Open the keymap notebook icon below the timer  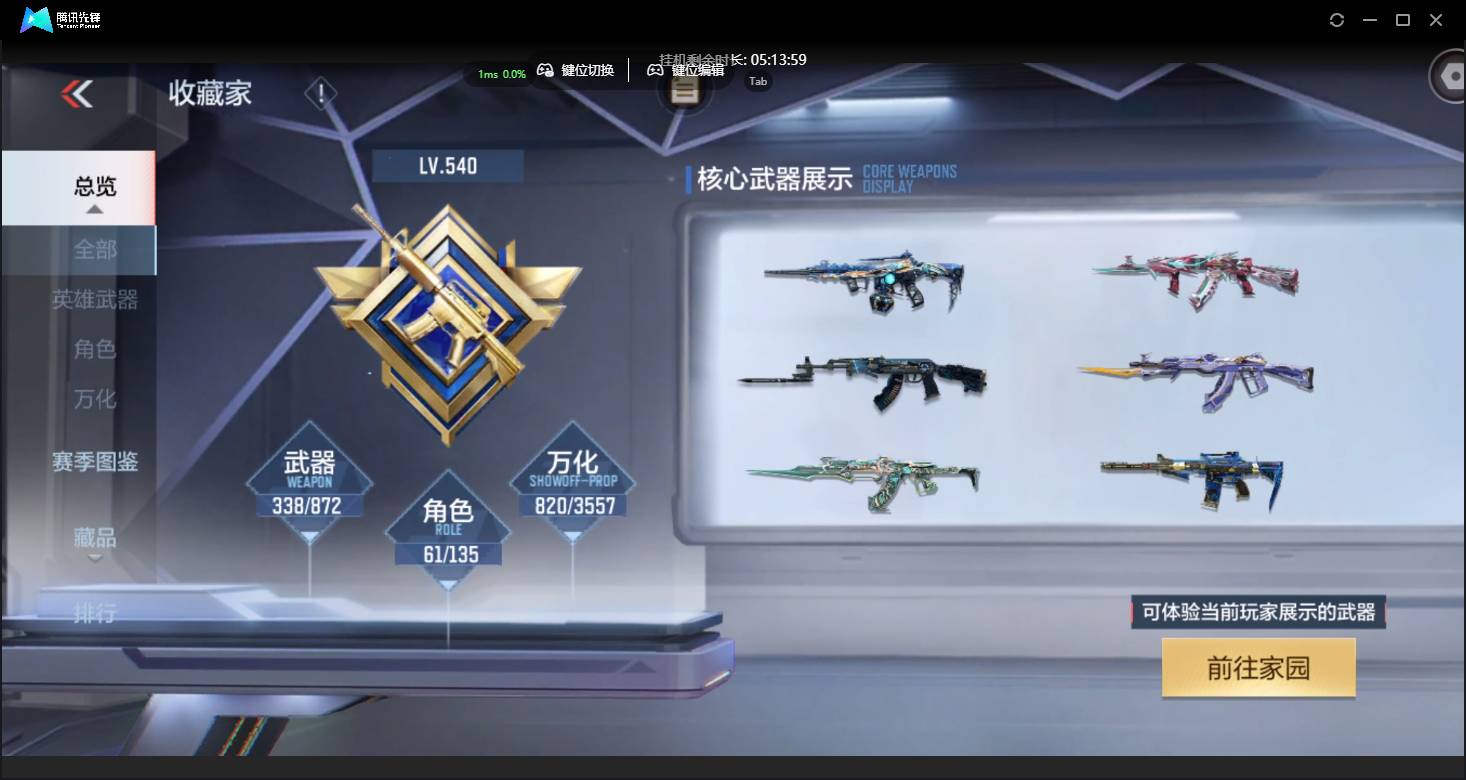[684, 89]
